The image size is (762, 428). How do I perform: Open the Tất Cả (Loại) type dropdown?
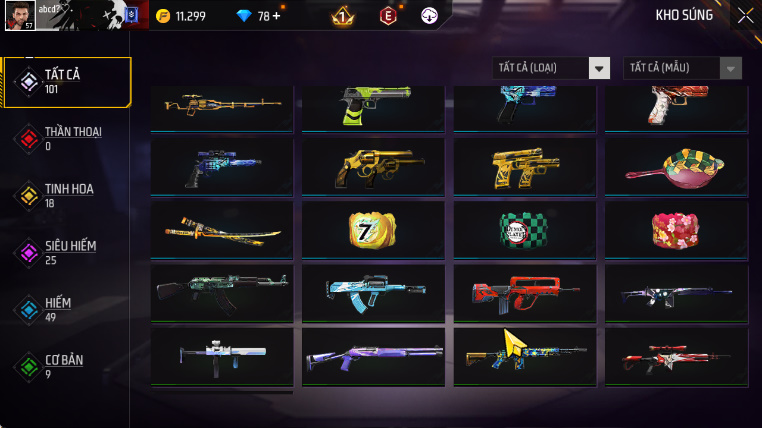pos(552,68)
